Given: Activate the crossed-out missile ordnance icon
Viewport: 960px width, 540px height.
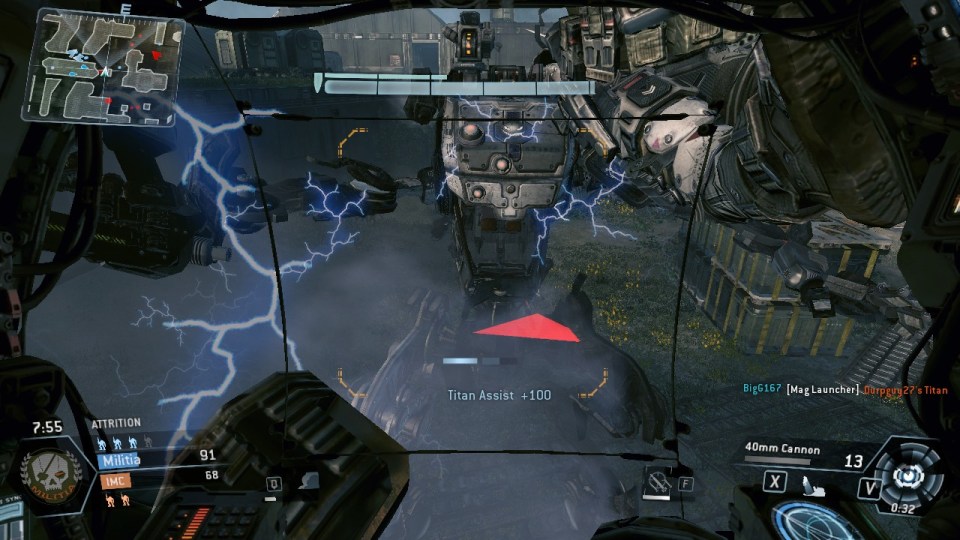Looking at the screenshot, I should tap(656, 483).
